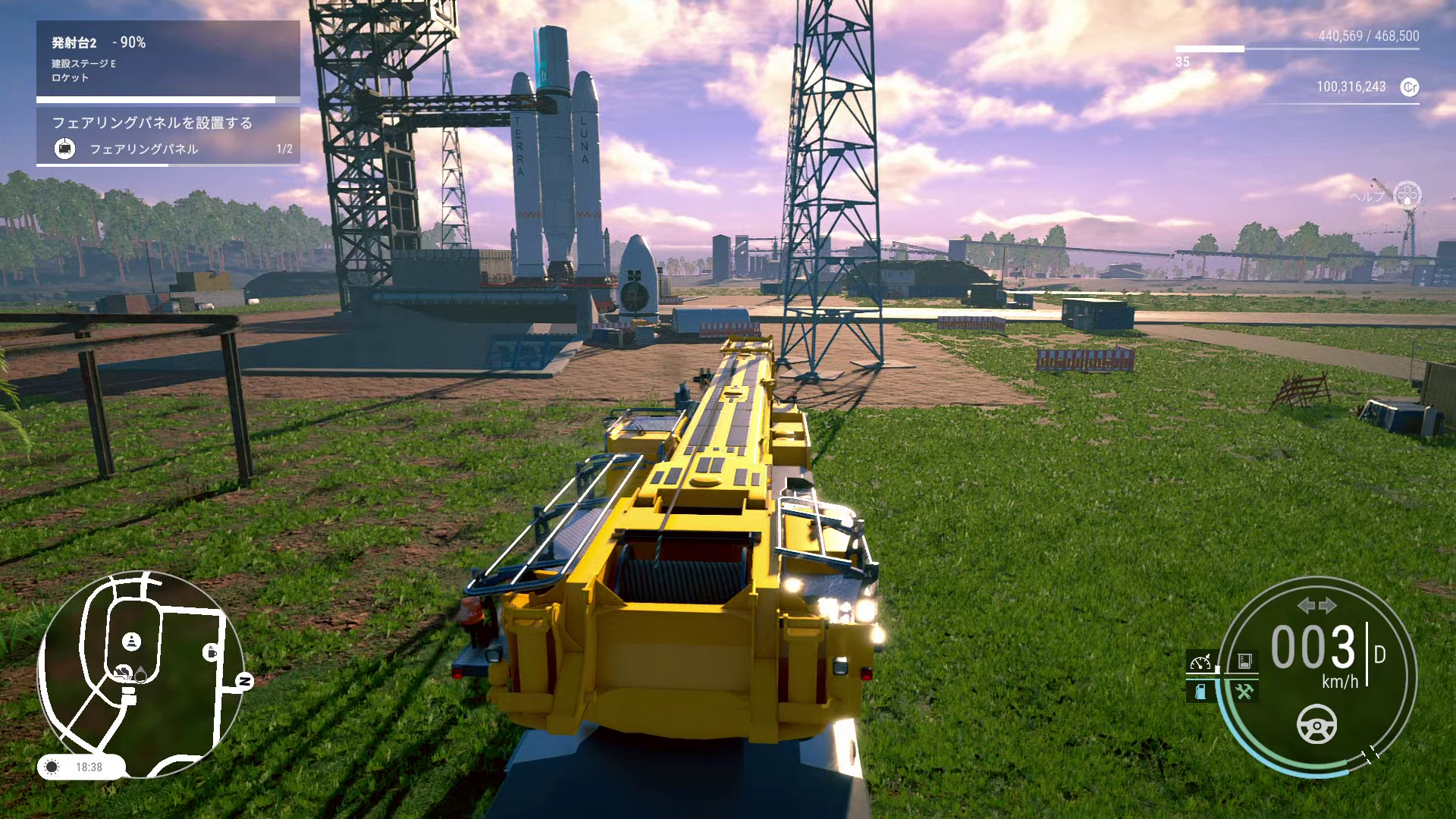Image resolution: width=1456 pixels, height=819 pixels.
Task: Click the steering wheel drive mode icon
Action: coord(1317,724)
